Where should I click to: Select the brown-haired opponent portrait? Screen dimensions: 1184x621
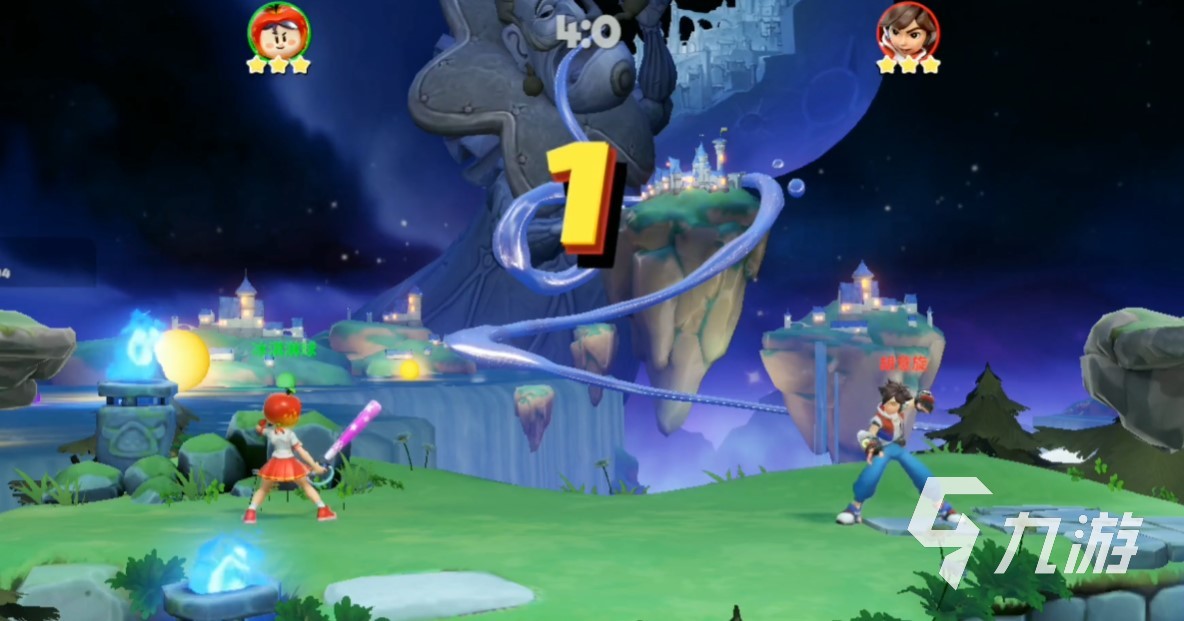point(908,29)
